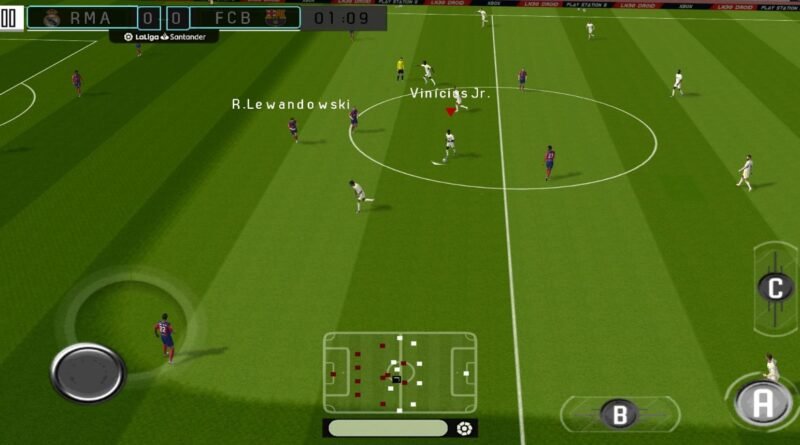Pause the match with the pause button
800x445 pixels.
pos(9,19)
